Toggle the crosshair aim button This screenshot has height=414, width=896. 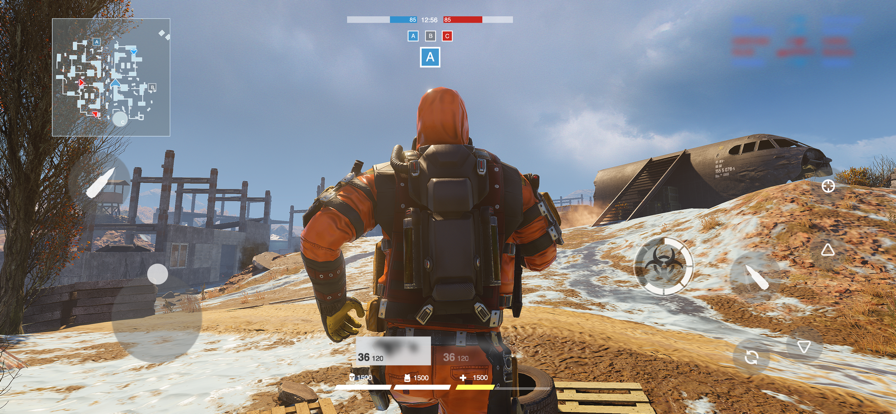828,186
